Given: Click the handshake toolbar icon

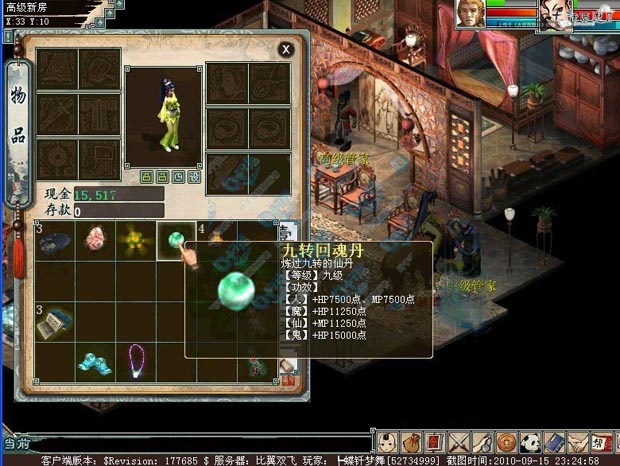Looking at the screenshot, I should pos(576,442).
